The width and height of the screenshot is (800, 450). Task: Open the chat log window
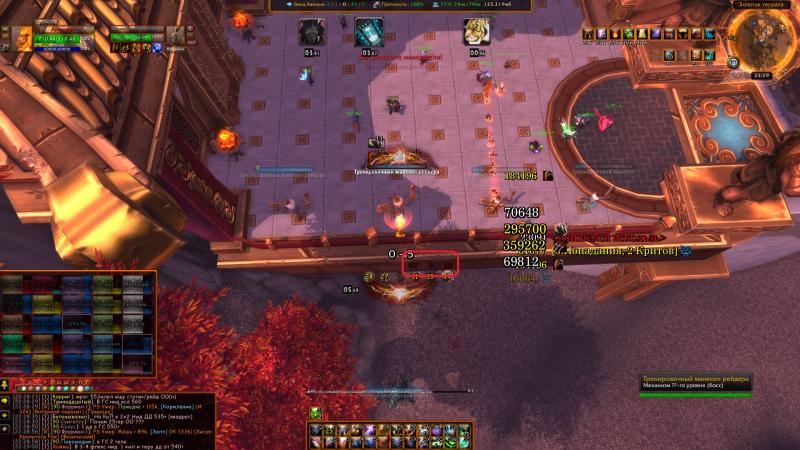click(110, 420)
